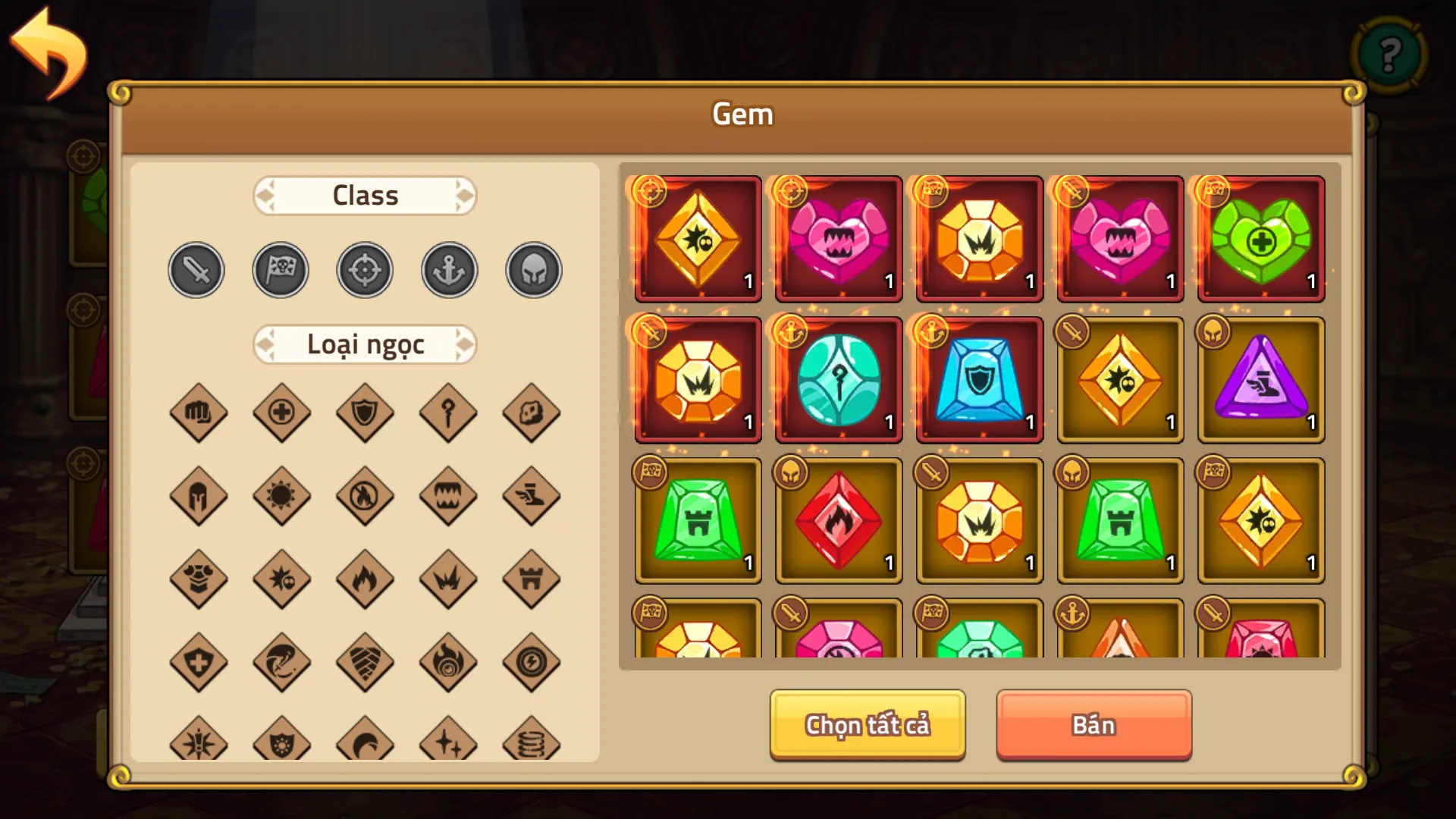Viewport: 1456px width, 819px height.
Task: Expand the Class filter header
Action: pos(365,195)
